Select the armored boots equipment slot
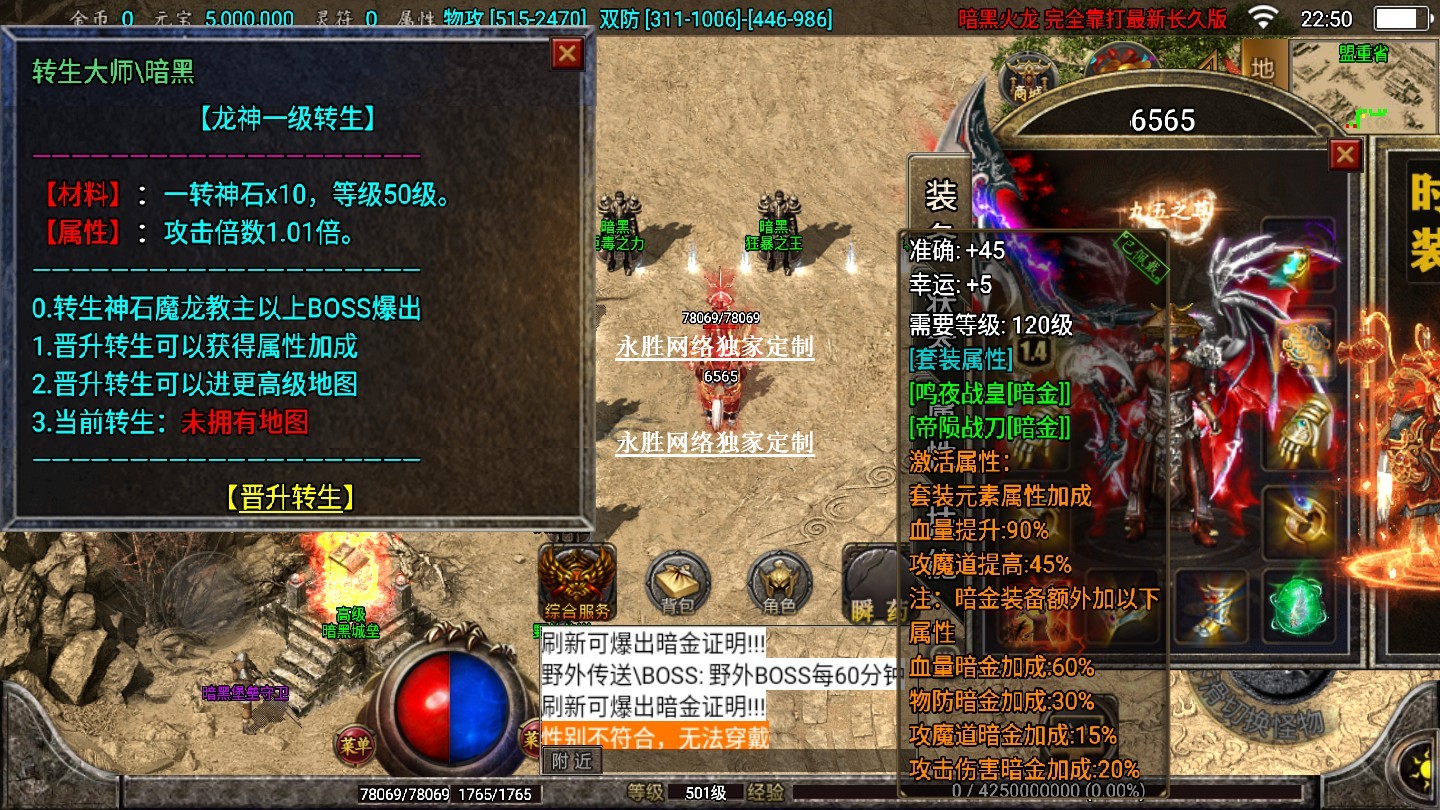The height and width of the screenshot is (810, 1440). click(x=1211, y=606)
